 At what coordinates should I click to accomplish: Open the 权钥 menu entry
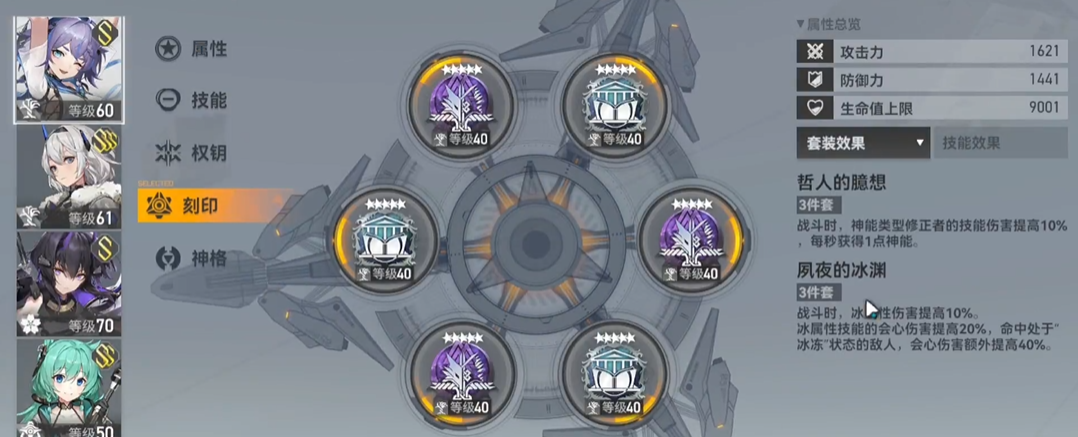[x=192, y=153]
